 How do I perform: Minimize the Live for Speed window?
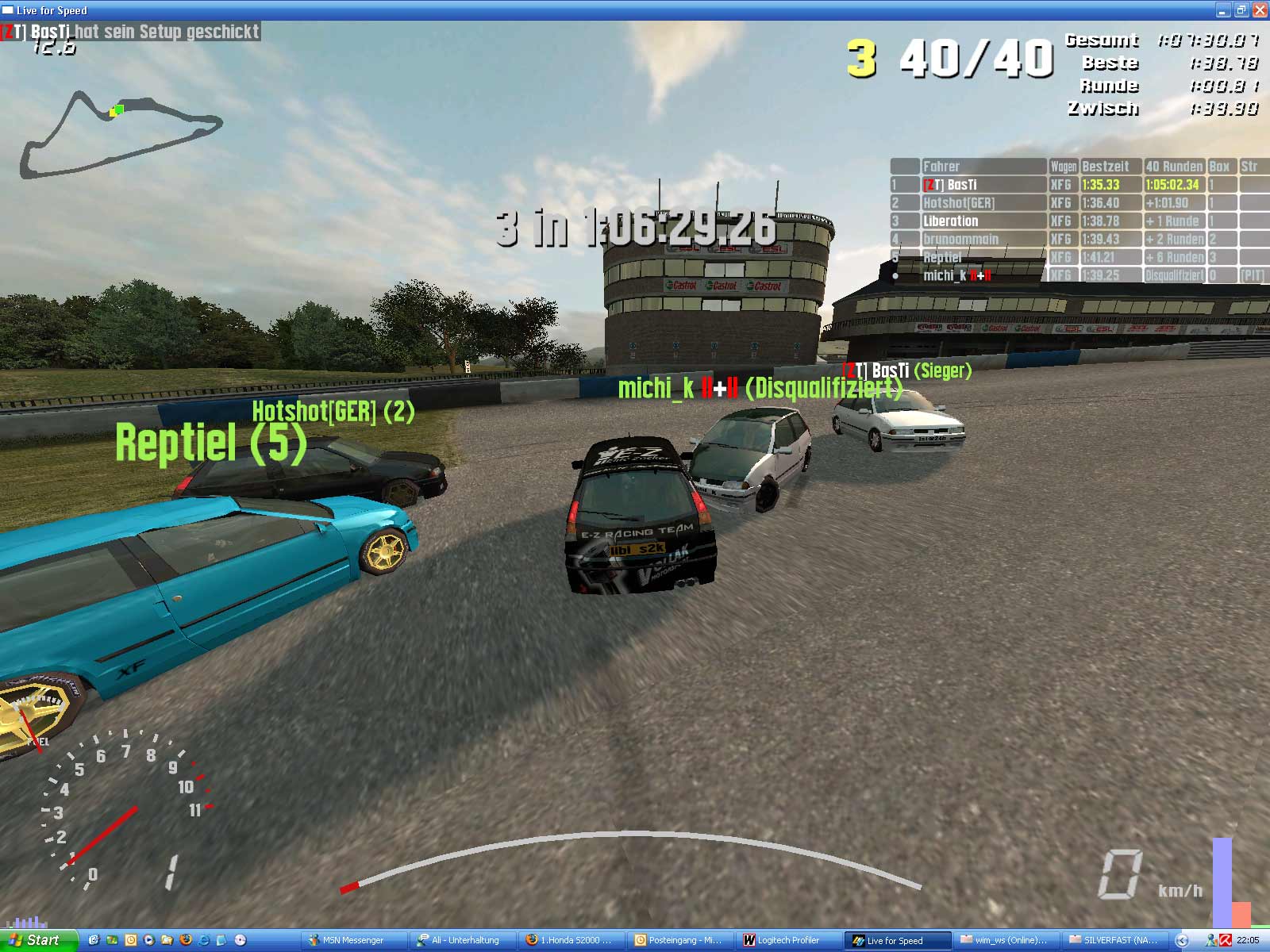1223,10
